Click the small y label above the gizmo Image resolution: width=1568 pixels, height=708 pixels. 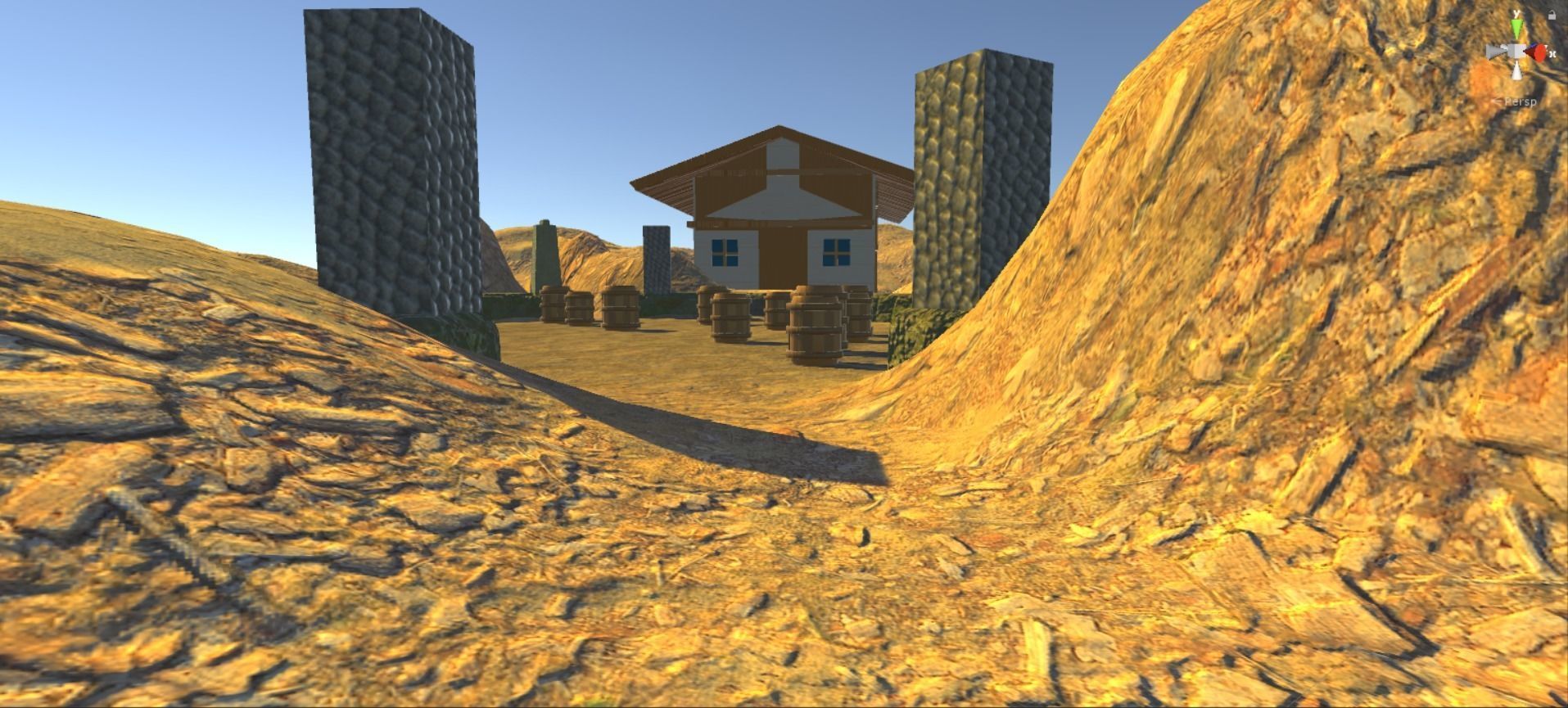tap(1516, 13)
